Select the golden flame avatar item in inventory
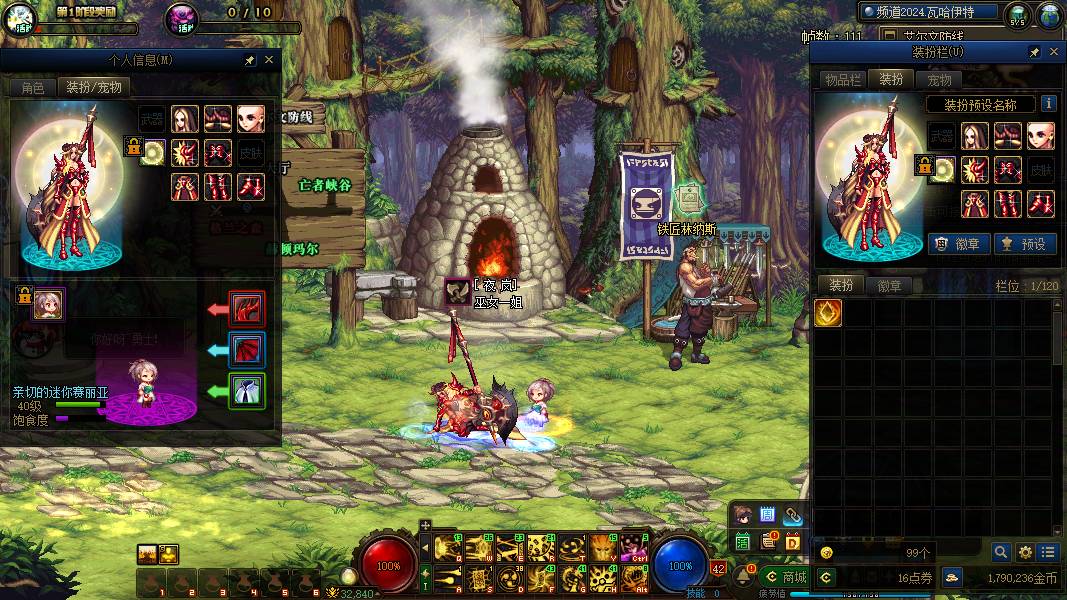 coord(828,313)
